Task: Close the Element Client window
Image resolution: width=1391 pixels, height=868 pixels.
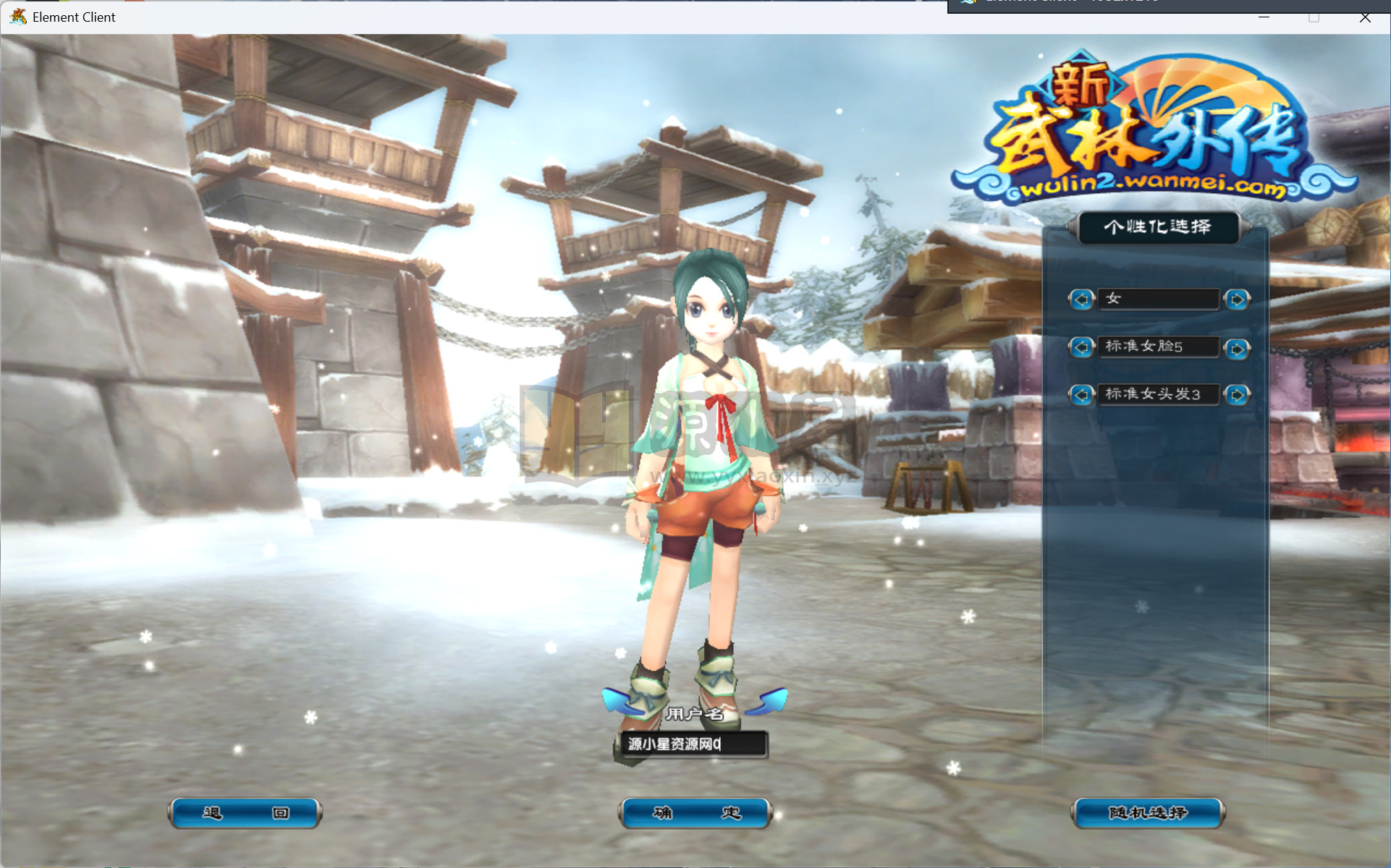Action: 1365,17
